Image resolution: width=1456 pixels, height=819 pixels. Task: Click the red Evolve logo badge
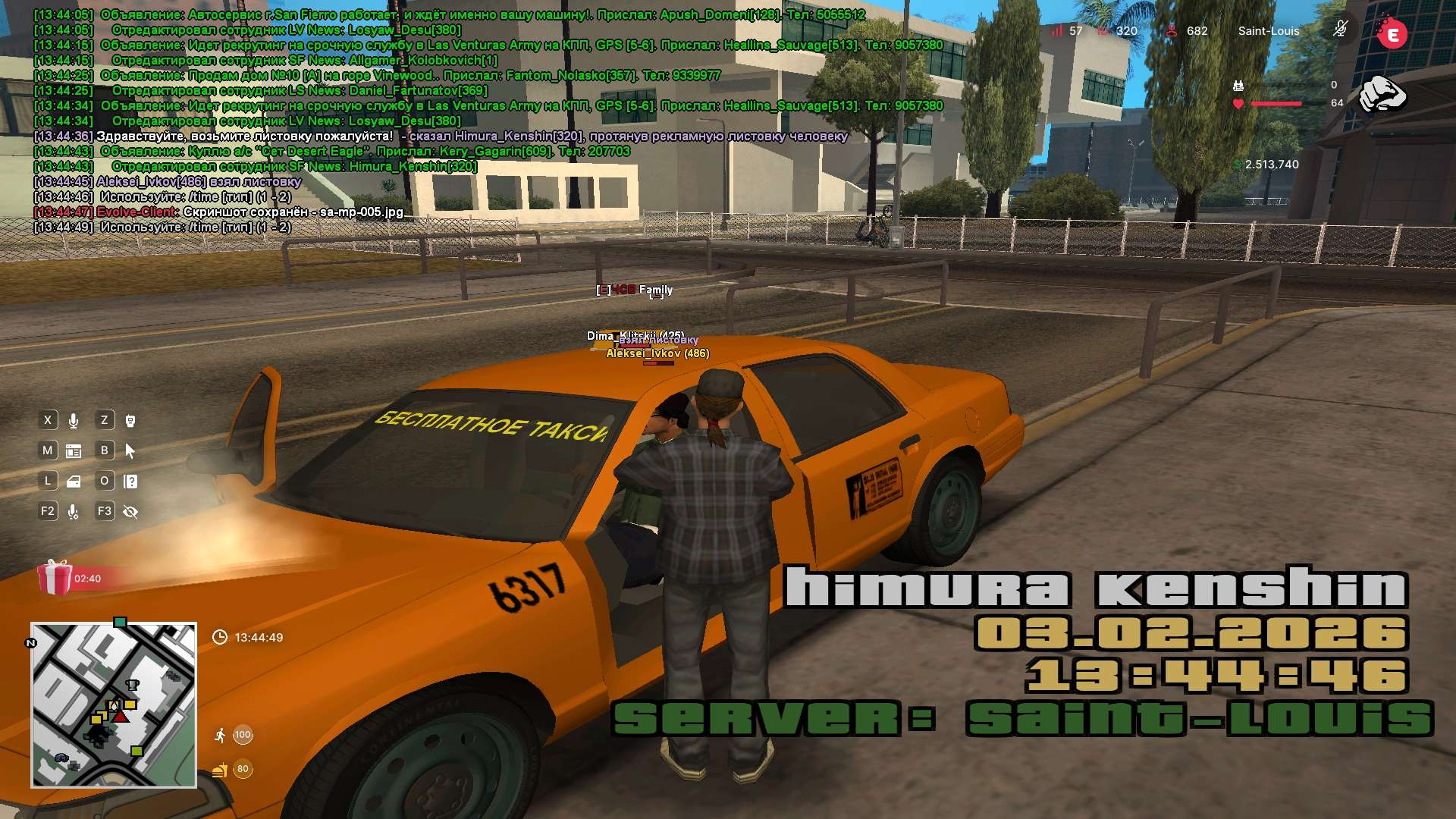tap(1392, 34)
